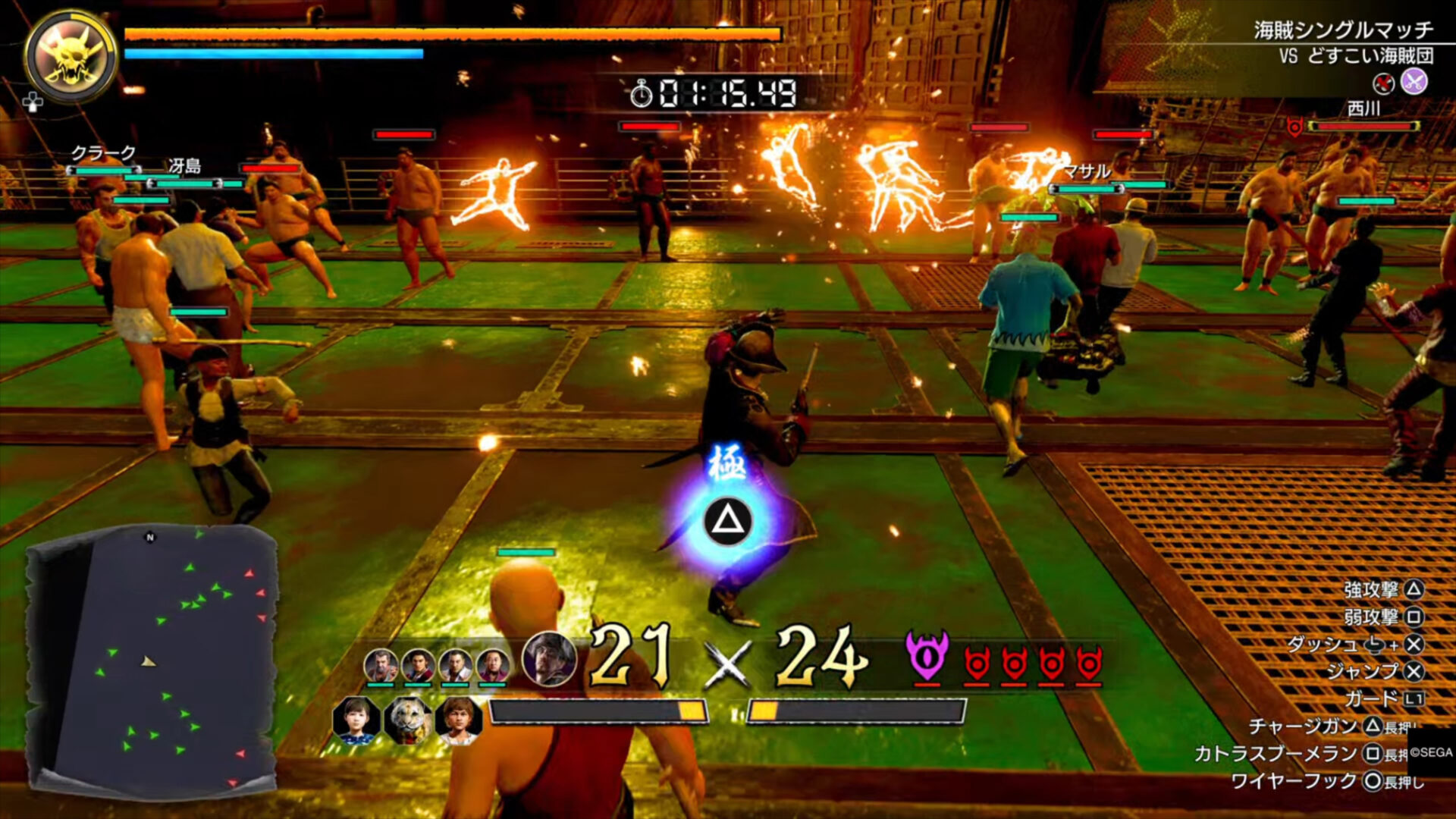Open the arena minimap

(152, 658)
